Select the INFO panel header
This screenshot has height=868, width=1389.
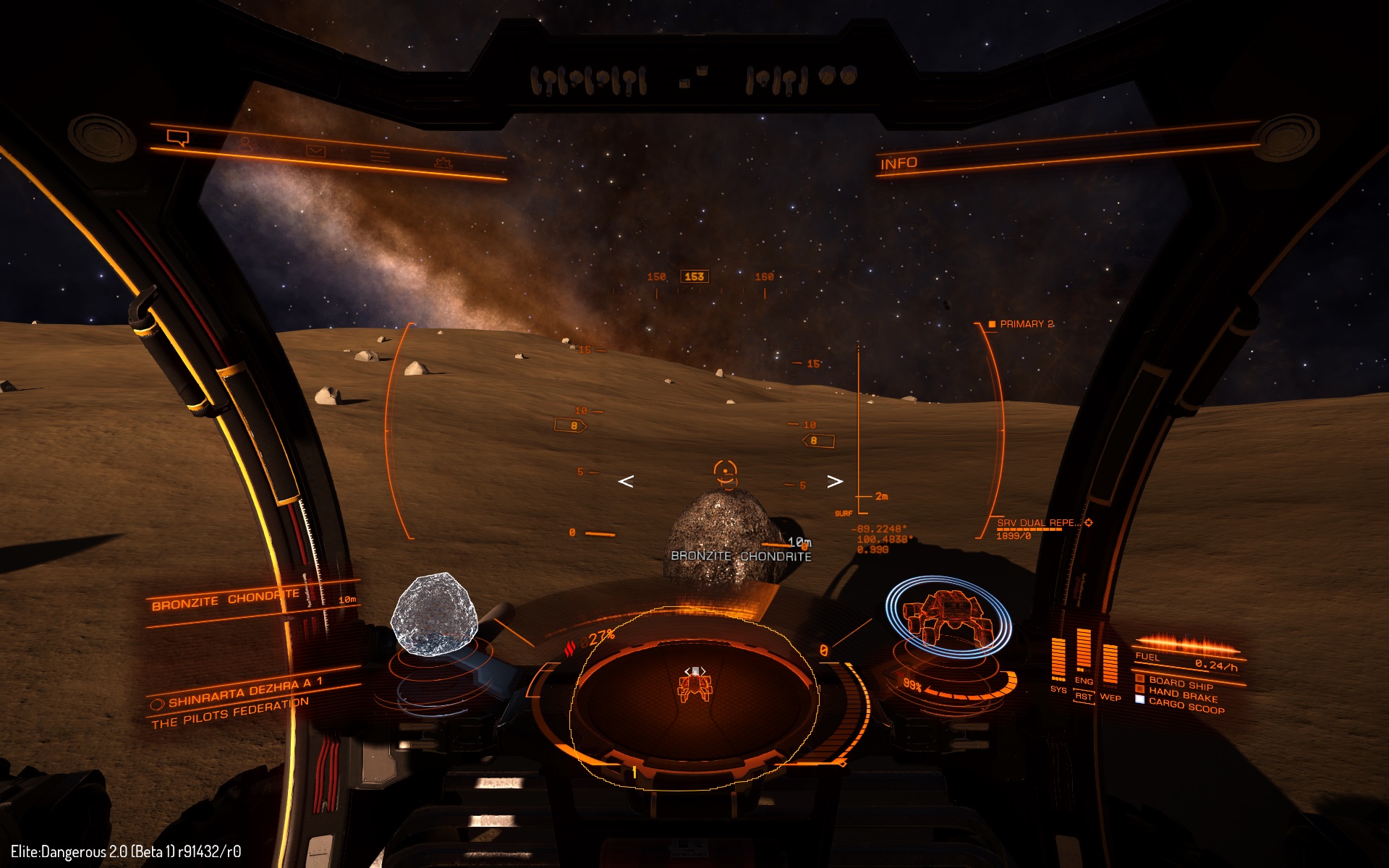[899, 164]
